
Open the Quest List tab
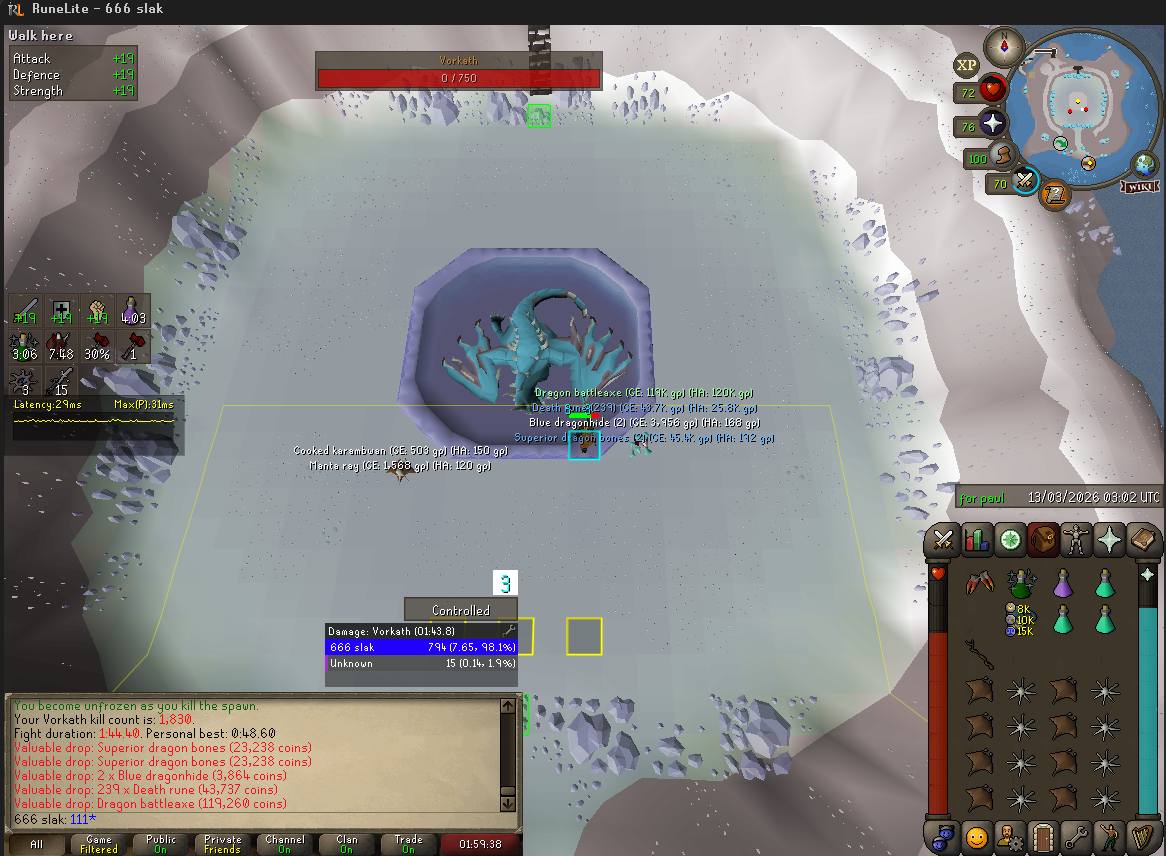(1010, 540)
